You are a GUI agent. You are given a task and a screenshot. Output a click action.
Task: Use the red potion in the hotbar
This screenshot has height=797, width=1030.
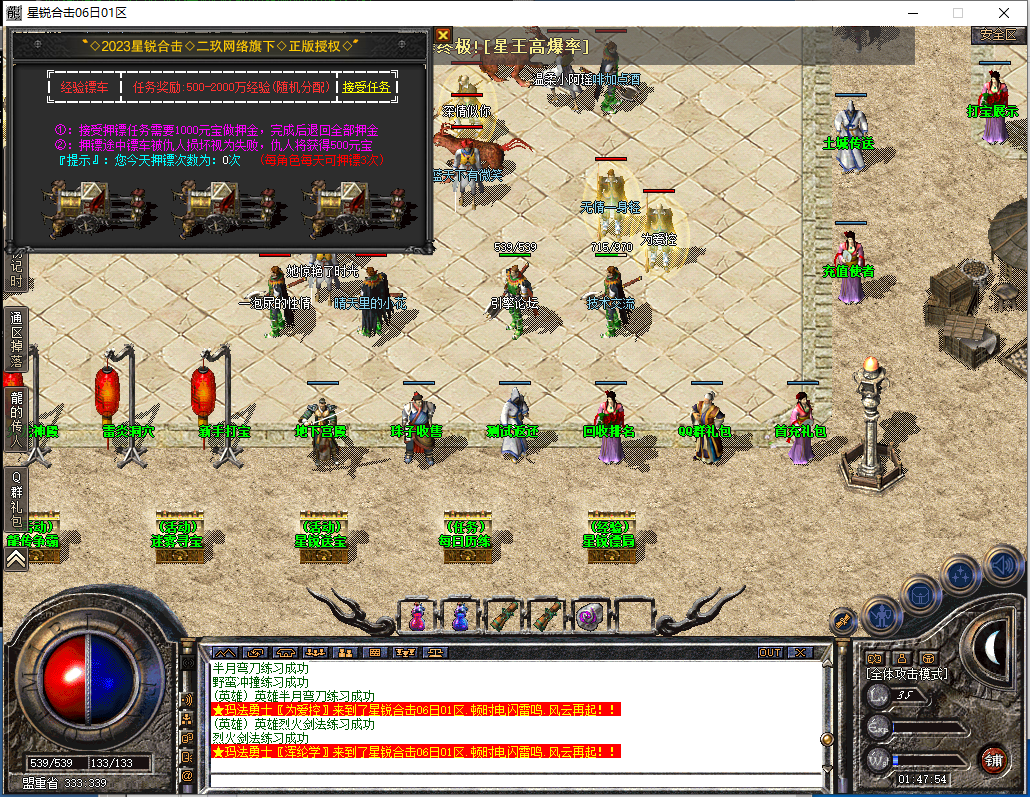[x=416, y=617]
